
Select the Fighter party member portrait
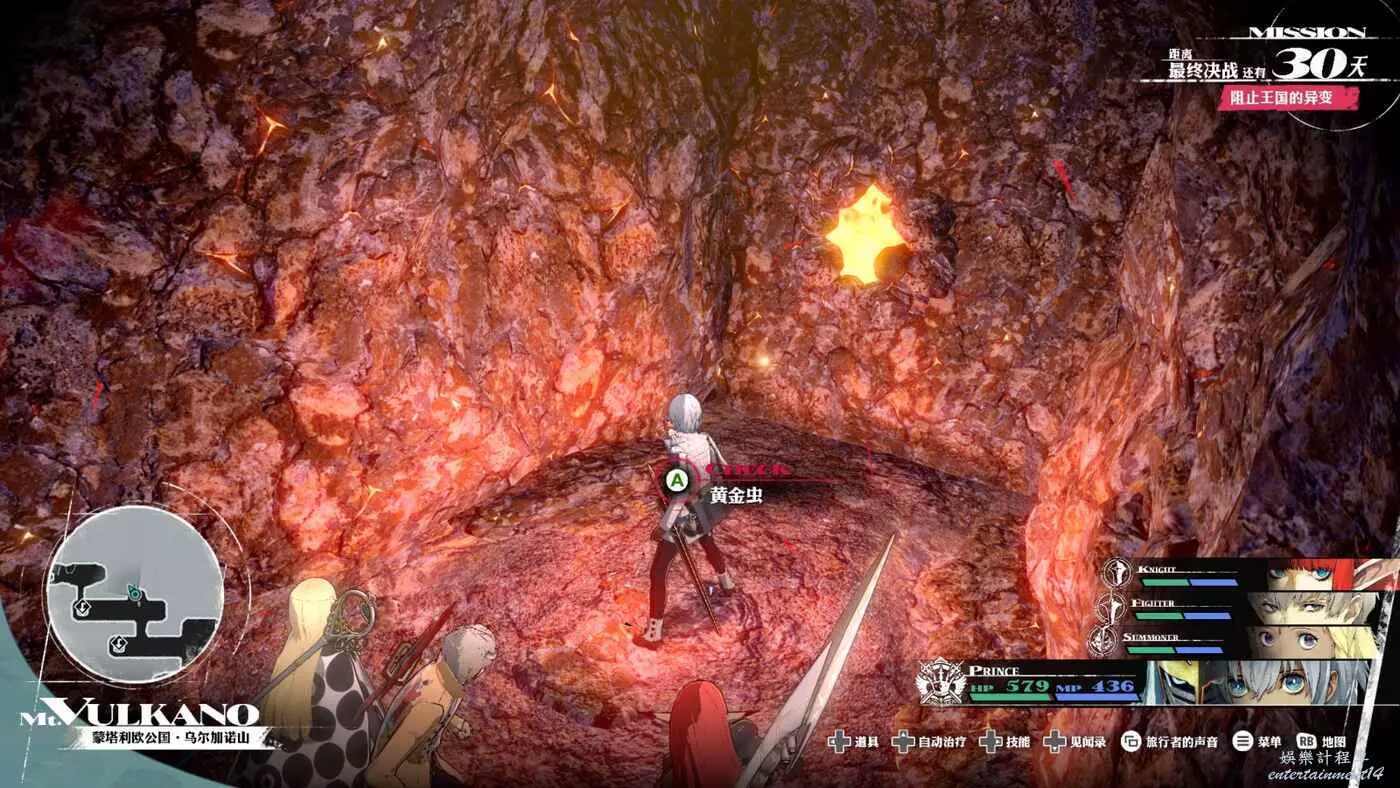tap(1308, 608)
